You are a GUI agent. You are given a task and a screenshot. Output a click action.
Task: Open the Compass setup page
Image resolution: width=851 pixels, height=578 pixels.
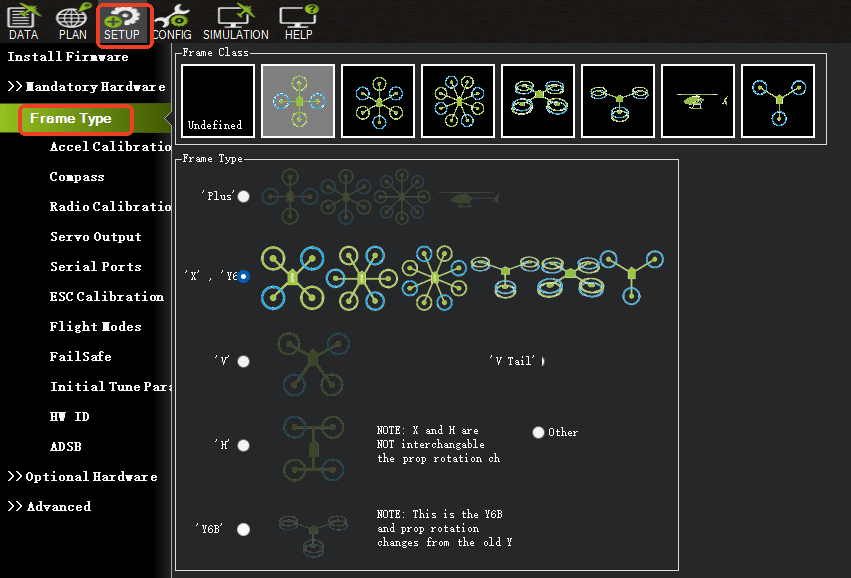coord(77,177)
